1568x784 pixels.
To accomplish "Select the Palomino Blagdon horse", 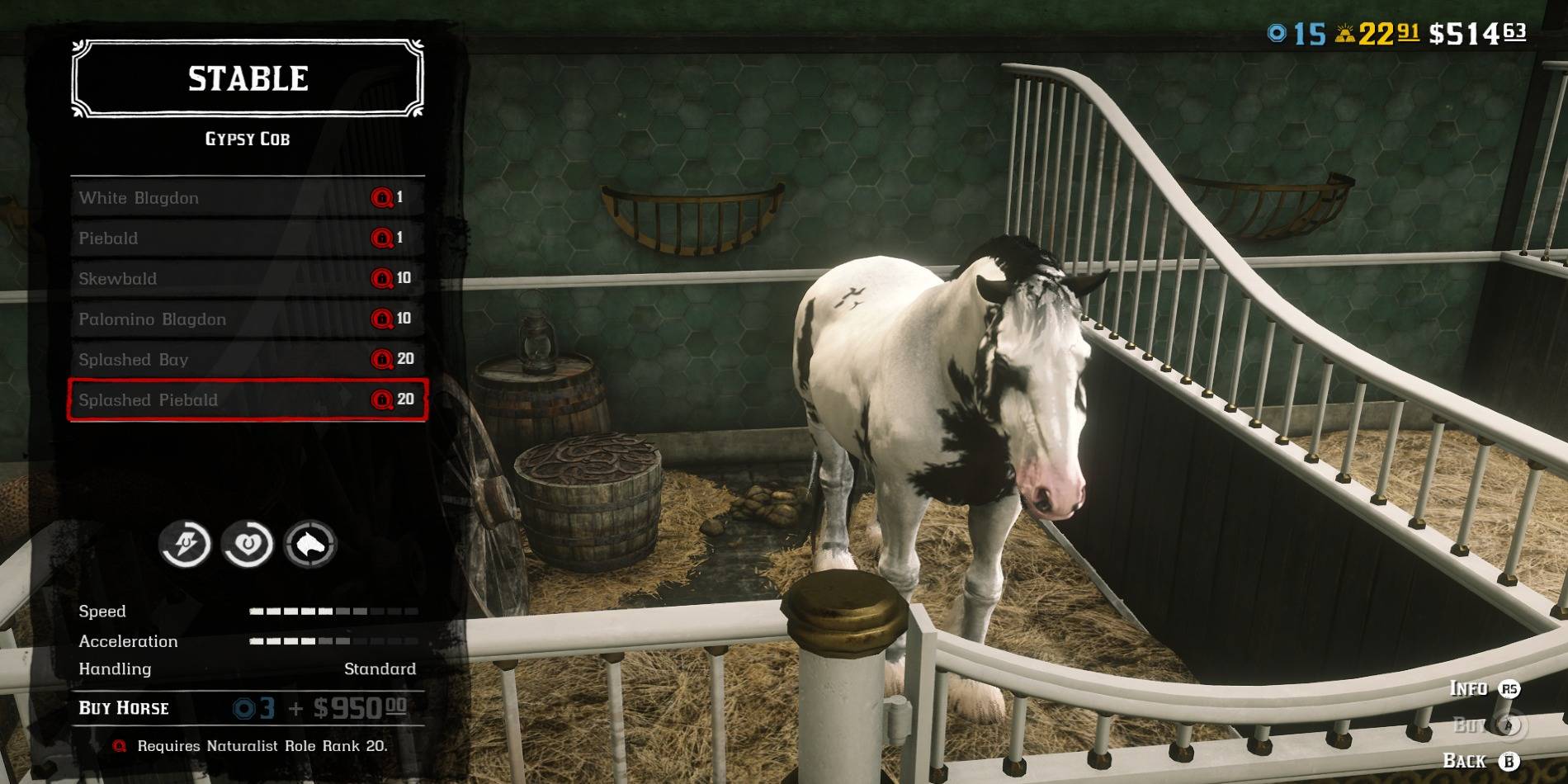I will [247, 319].
